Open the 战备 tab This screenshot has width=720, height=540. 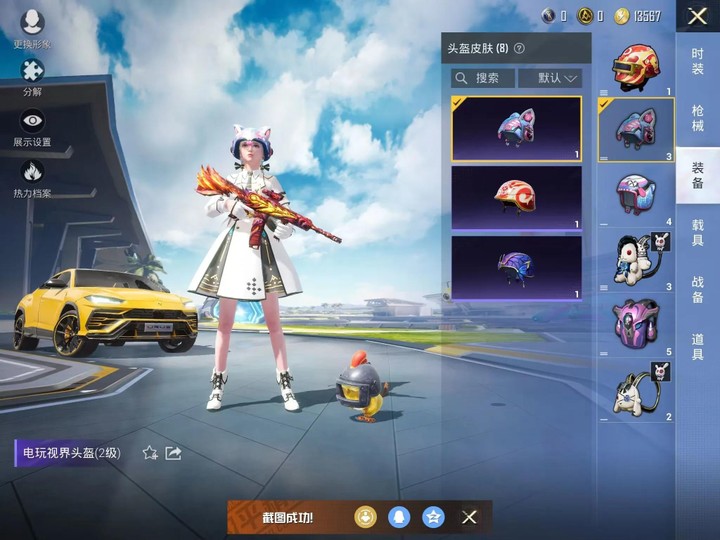(698, 290)
